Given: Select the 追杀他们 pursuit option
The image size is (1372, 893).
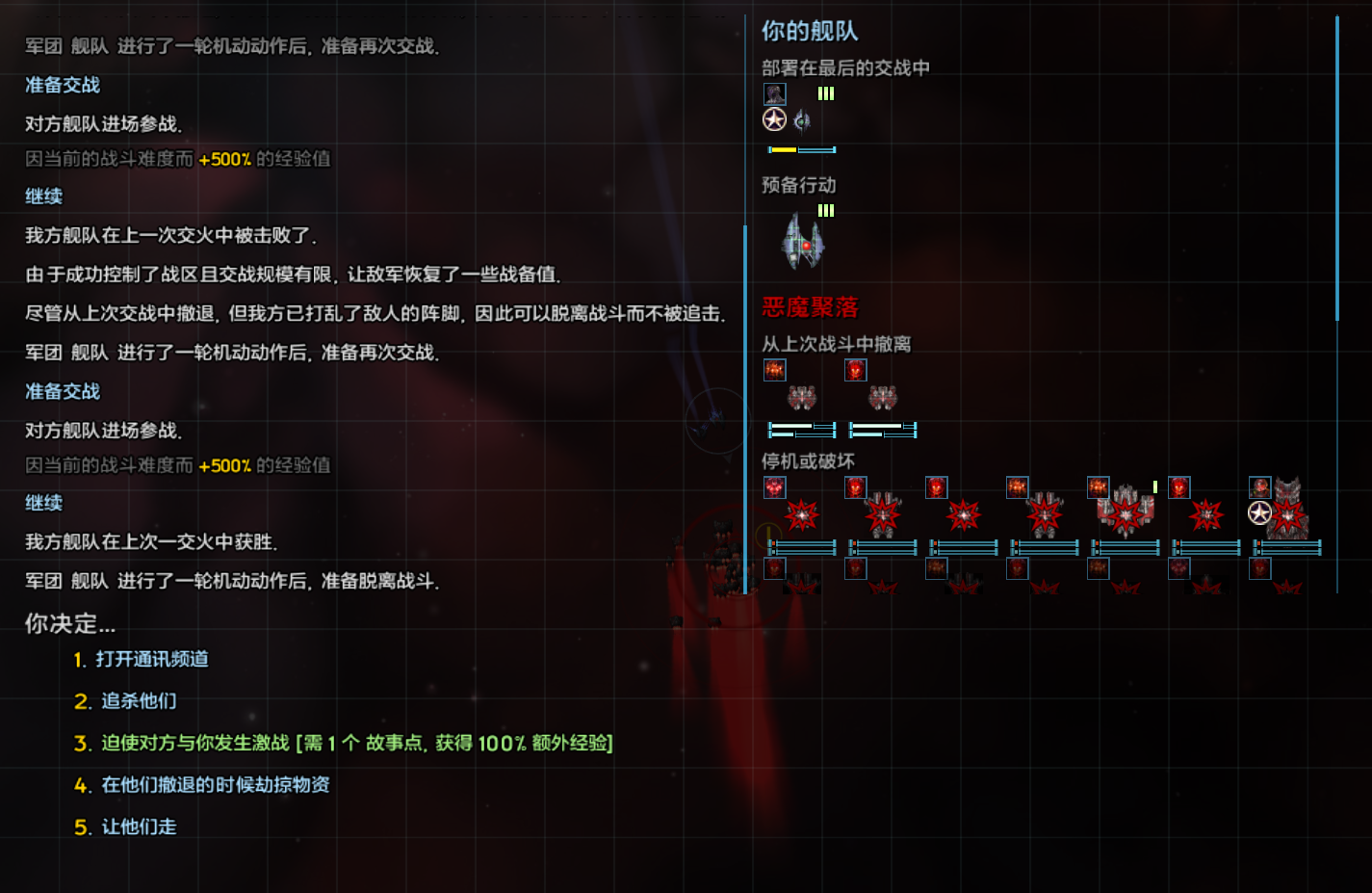Looking at the screenshot, I should pos(135,701).
